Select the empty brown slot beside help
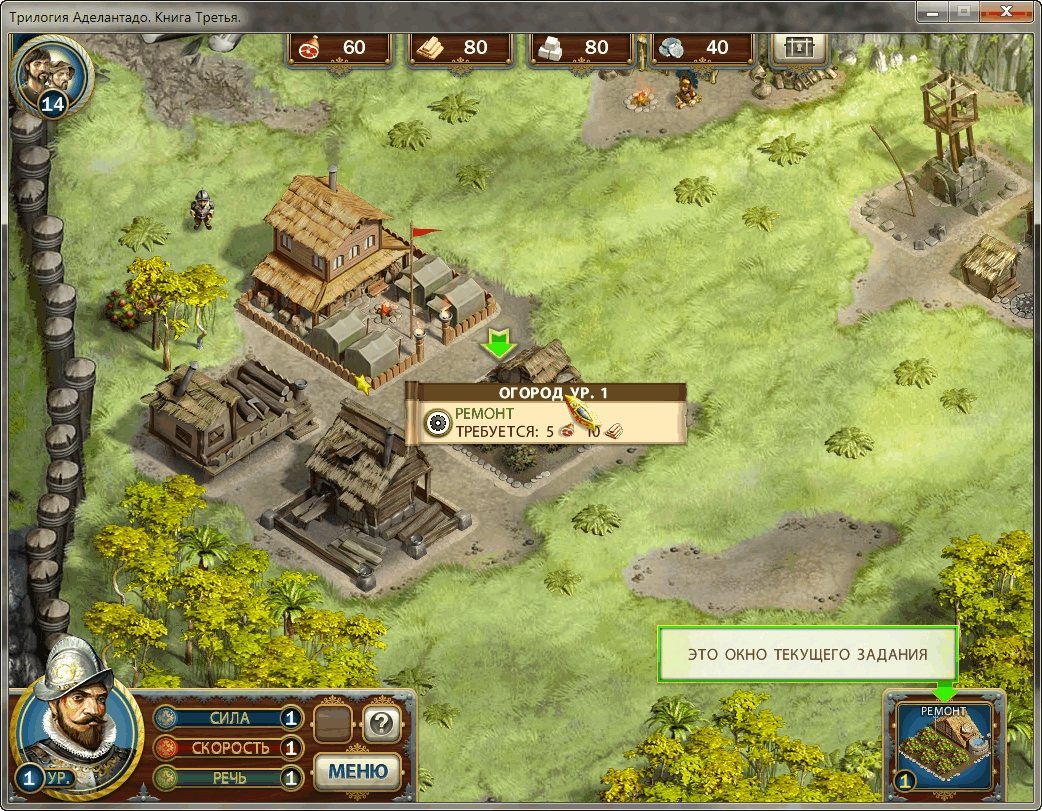 (x=333, y=721)
